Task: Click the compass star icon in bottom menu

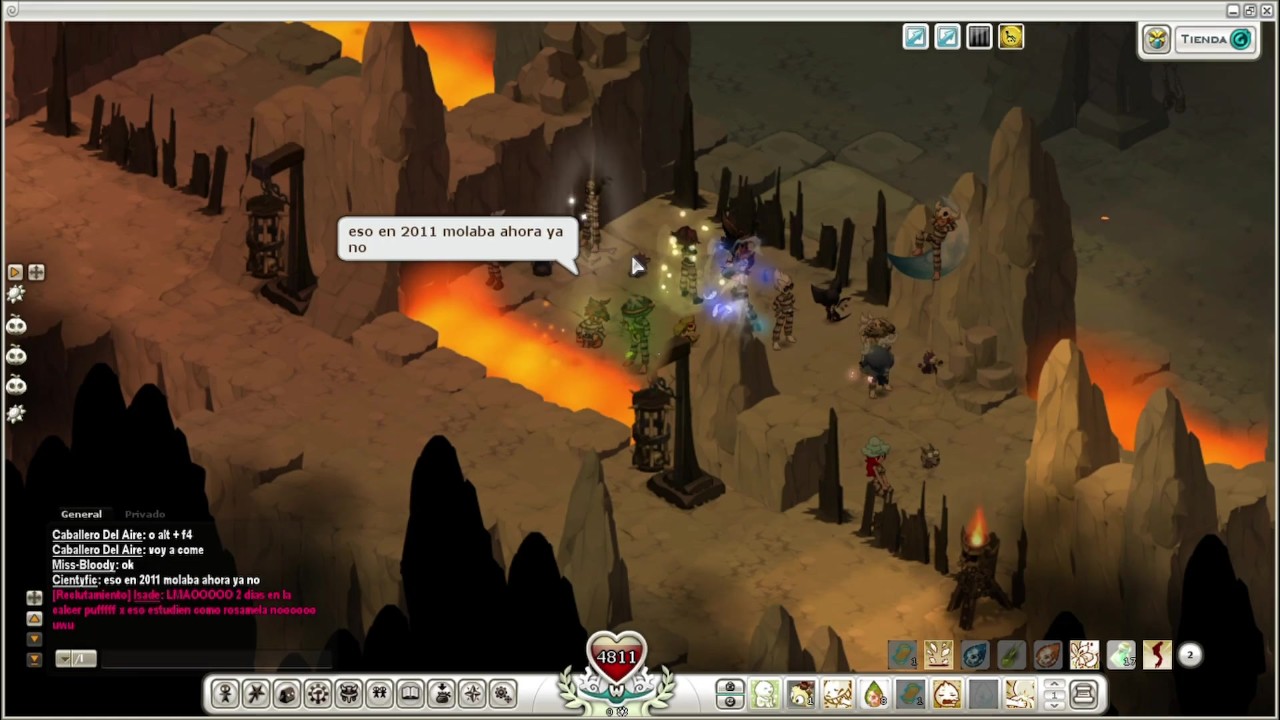Action: tap(472, 693)
